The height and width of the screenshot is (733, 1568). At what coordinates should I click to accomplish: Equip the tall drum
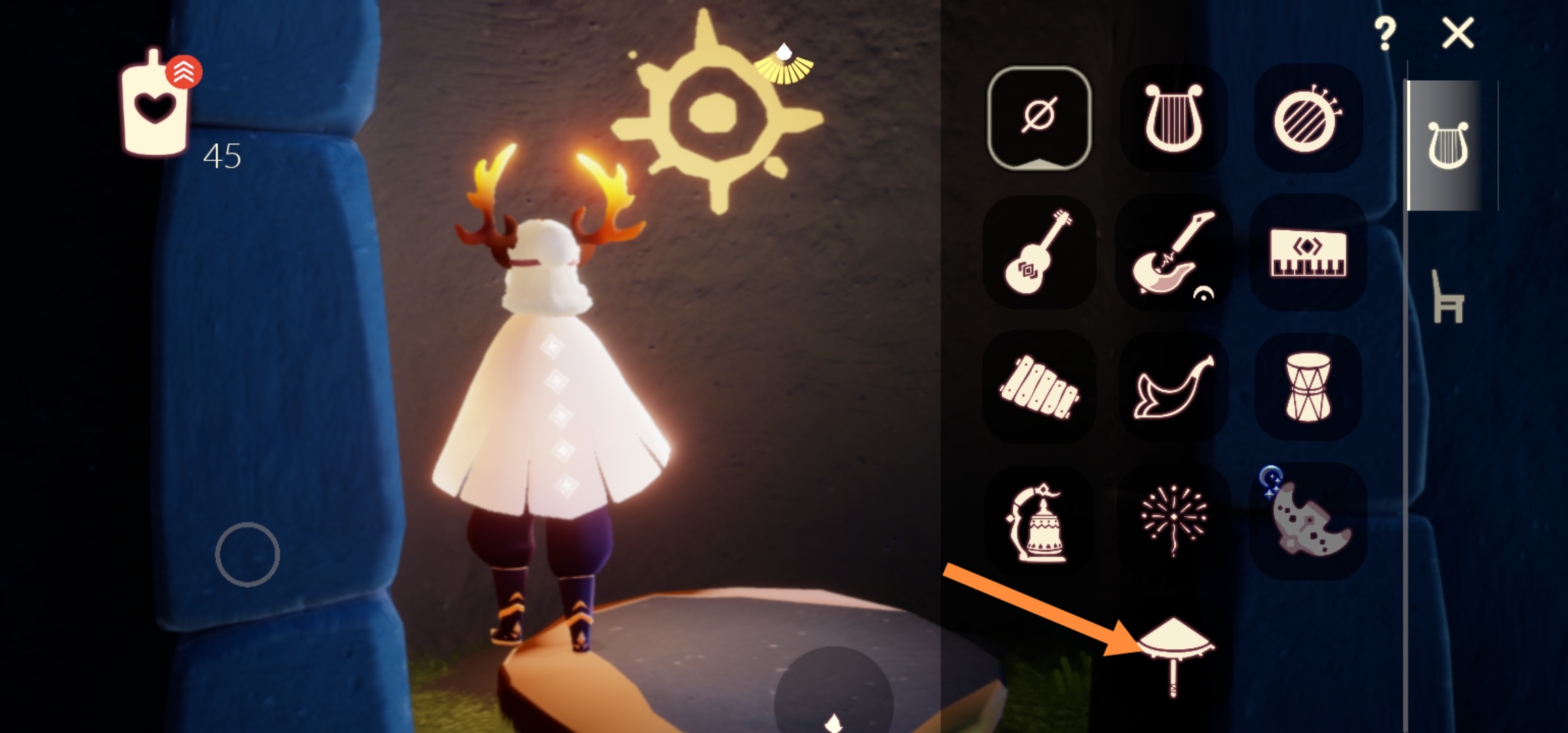tap(1307, 387)
